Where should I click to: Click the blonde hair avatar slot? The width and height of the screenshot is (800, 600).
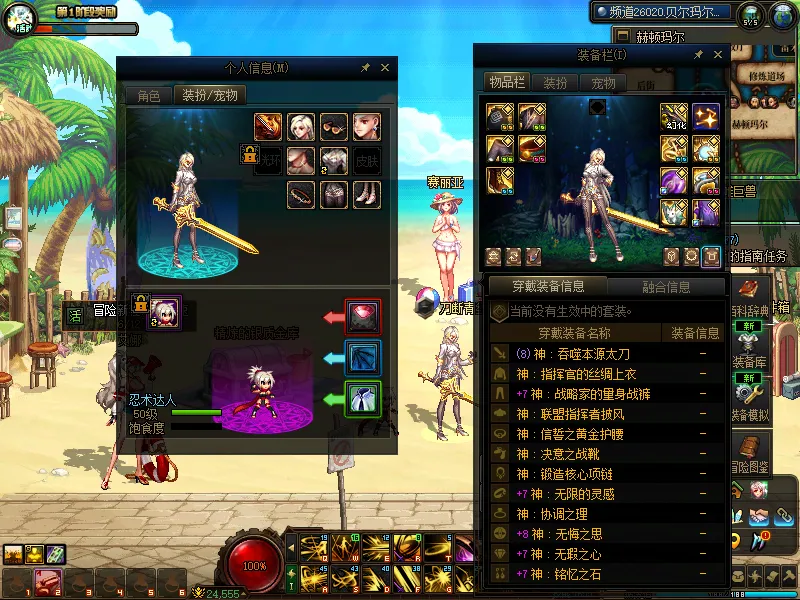301,127
